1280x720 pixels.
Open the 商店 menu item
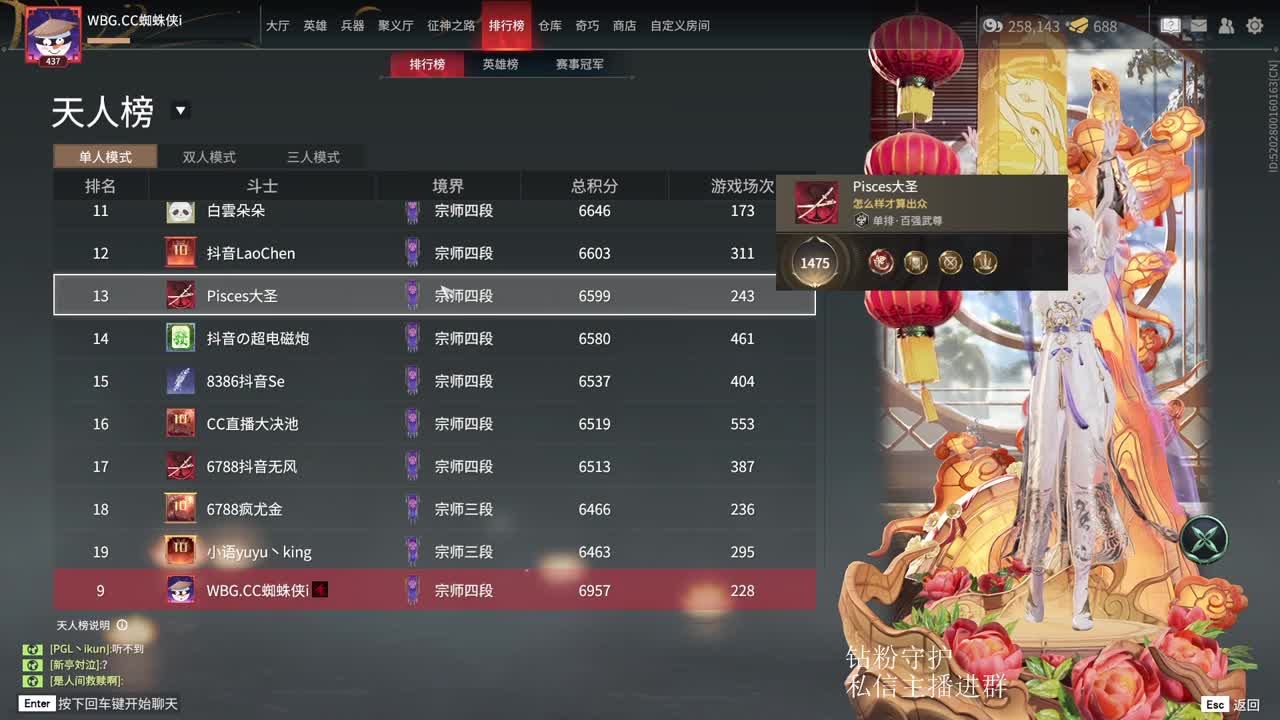624,25
